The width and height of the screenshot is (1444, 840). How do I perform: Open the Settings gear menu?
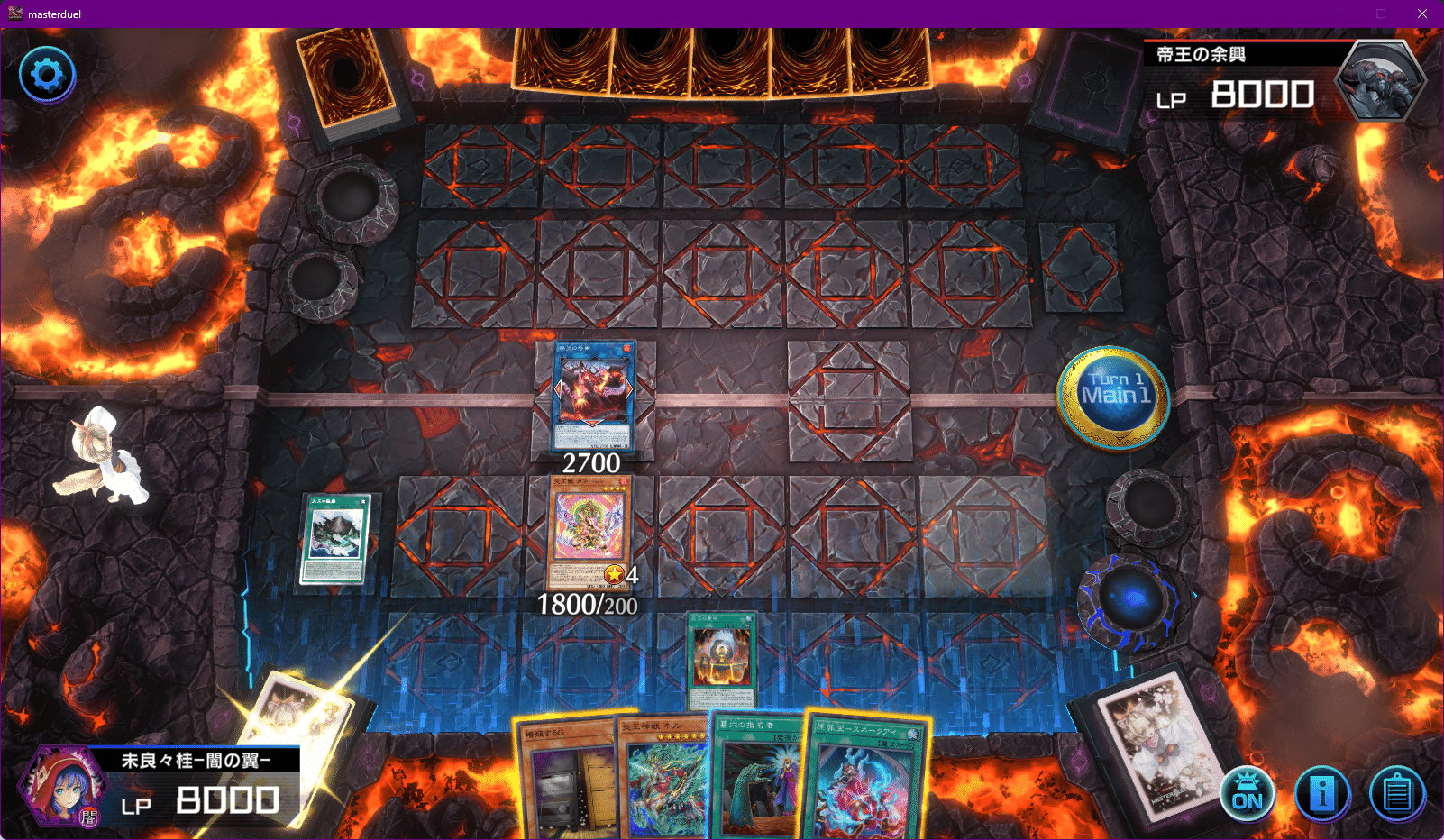tap(46, 75)
